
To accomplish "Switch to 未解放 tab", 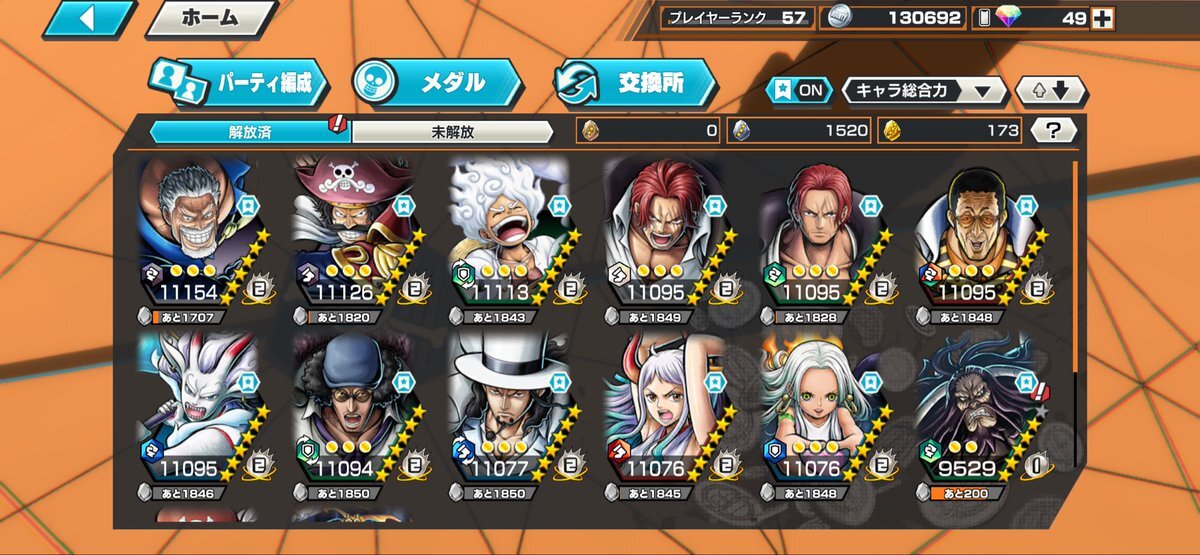I will pyautogui.click(x=451, y=131).
